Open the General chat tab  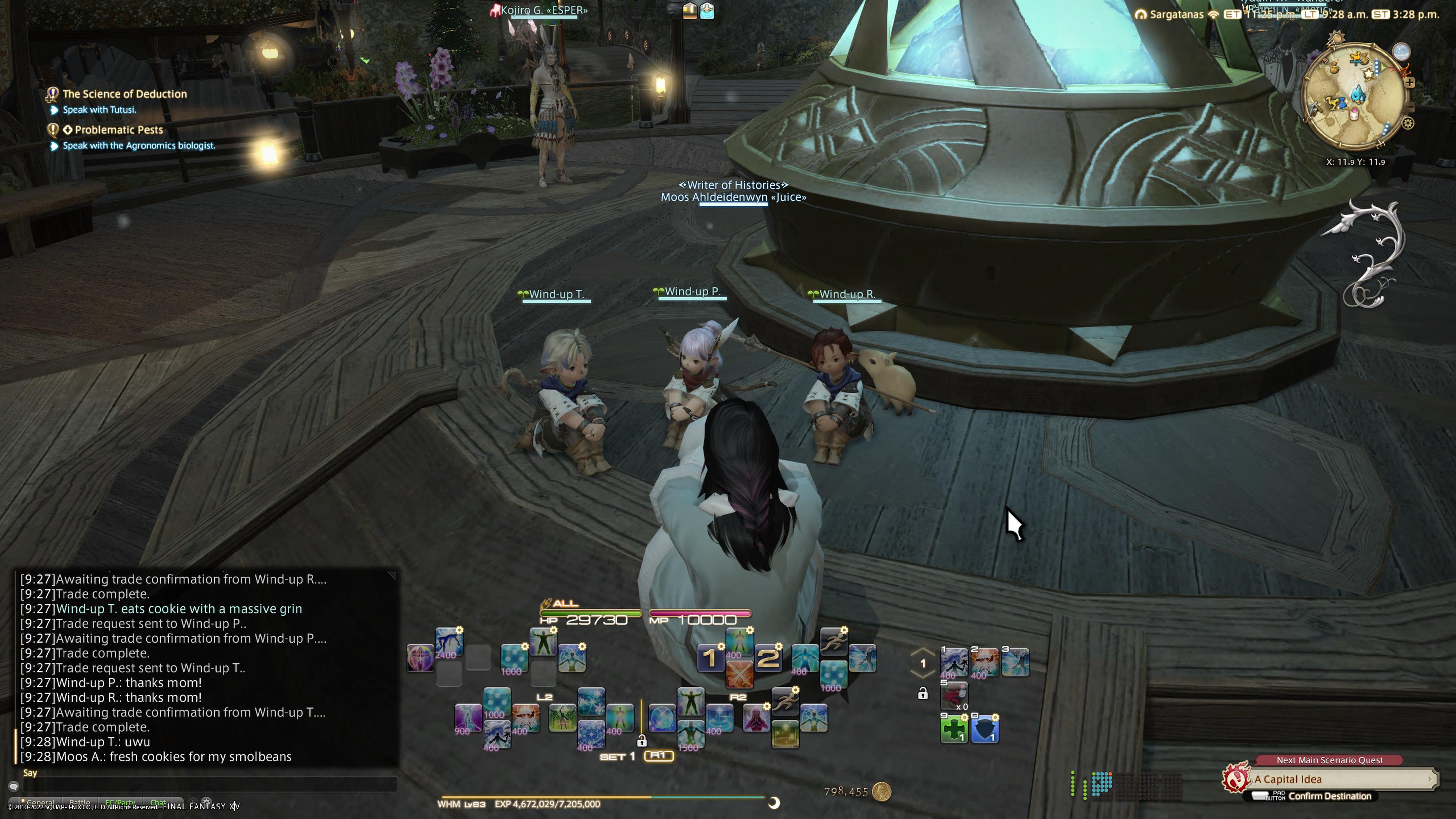pyautogui.click(x=40, y=802)
